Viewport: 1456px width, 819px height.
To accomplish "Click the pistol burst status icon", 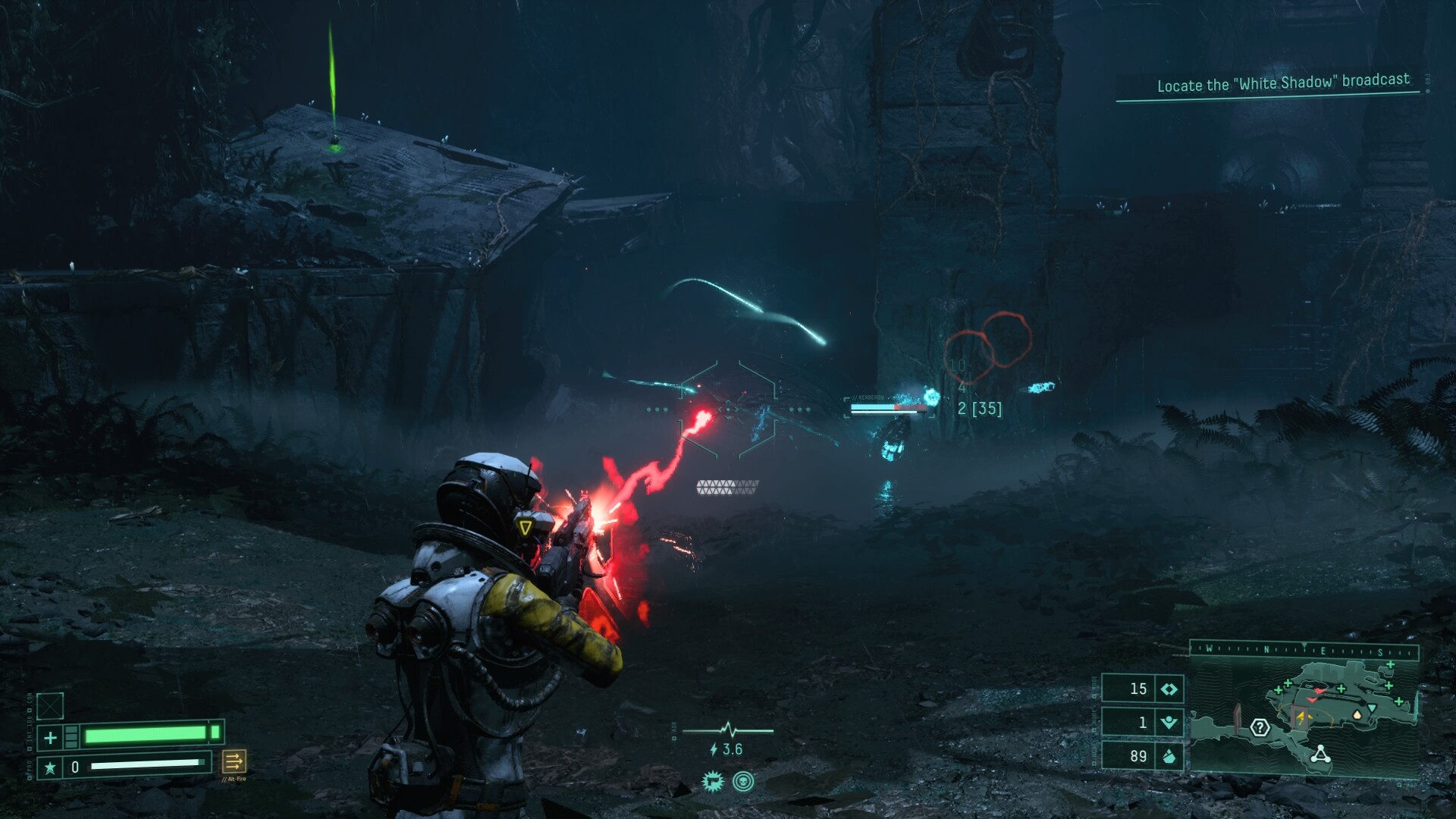I will coord(713,782).
